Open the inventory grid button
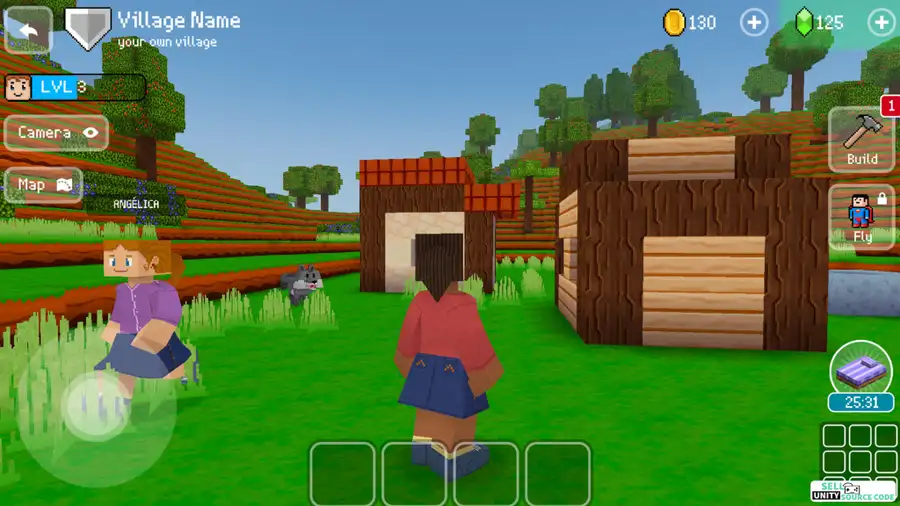The image size is (900, 506). 859,448
